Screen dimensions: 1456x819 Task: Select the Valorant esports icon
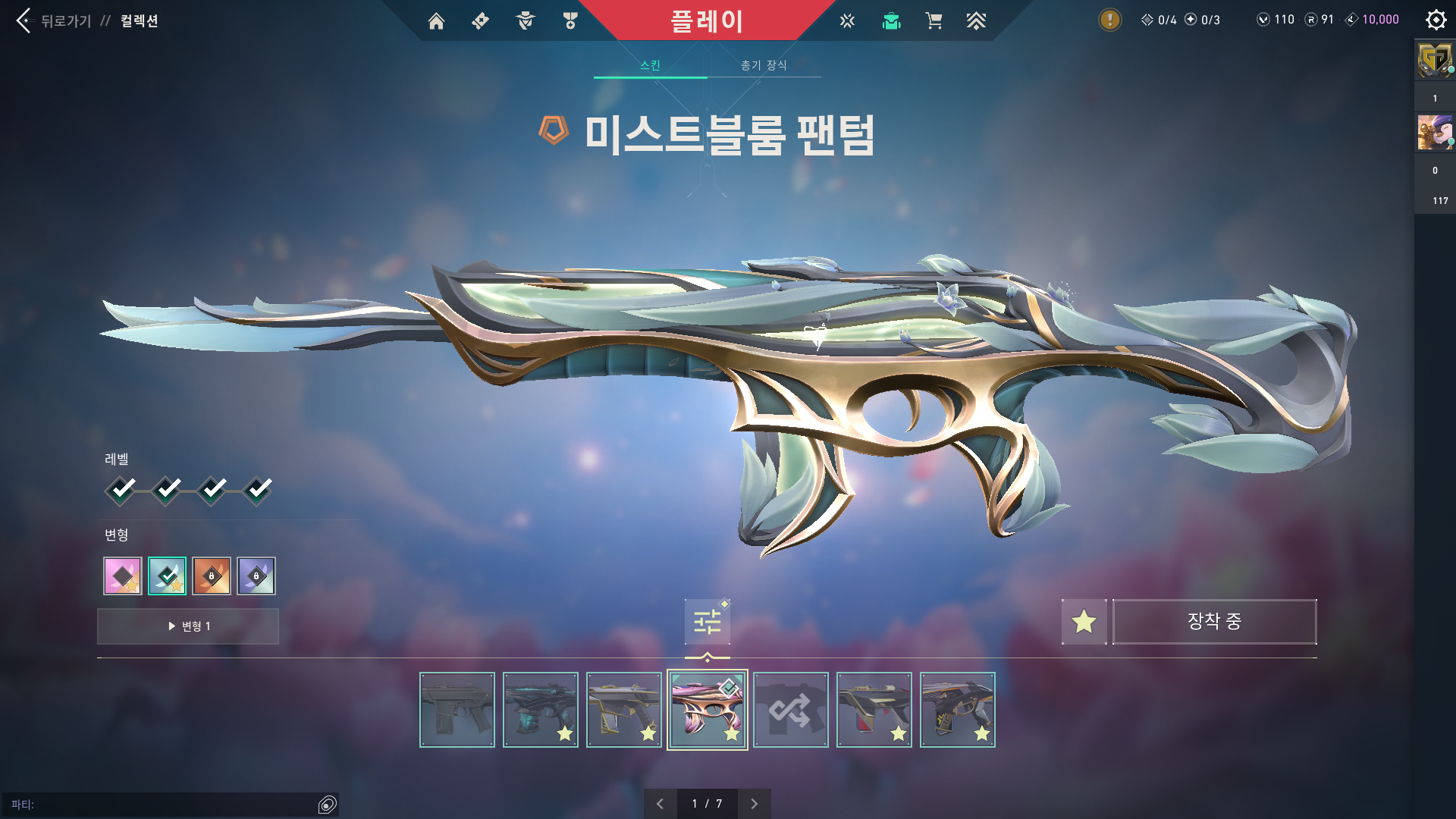[x=846, y=20]
